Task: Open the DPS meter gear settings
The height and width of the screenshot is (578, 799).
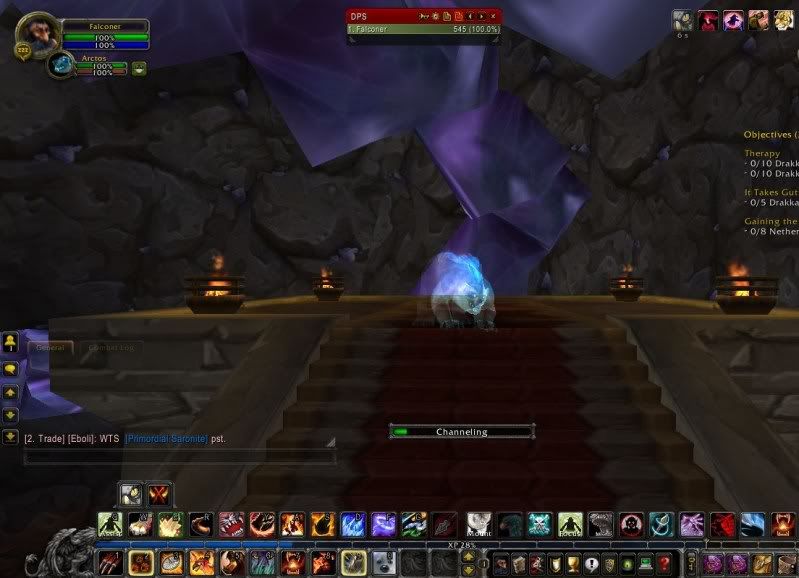Action: tap(436, 17)
